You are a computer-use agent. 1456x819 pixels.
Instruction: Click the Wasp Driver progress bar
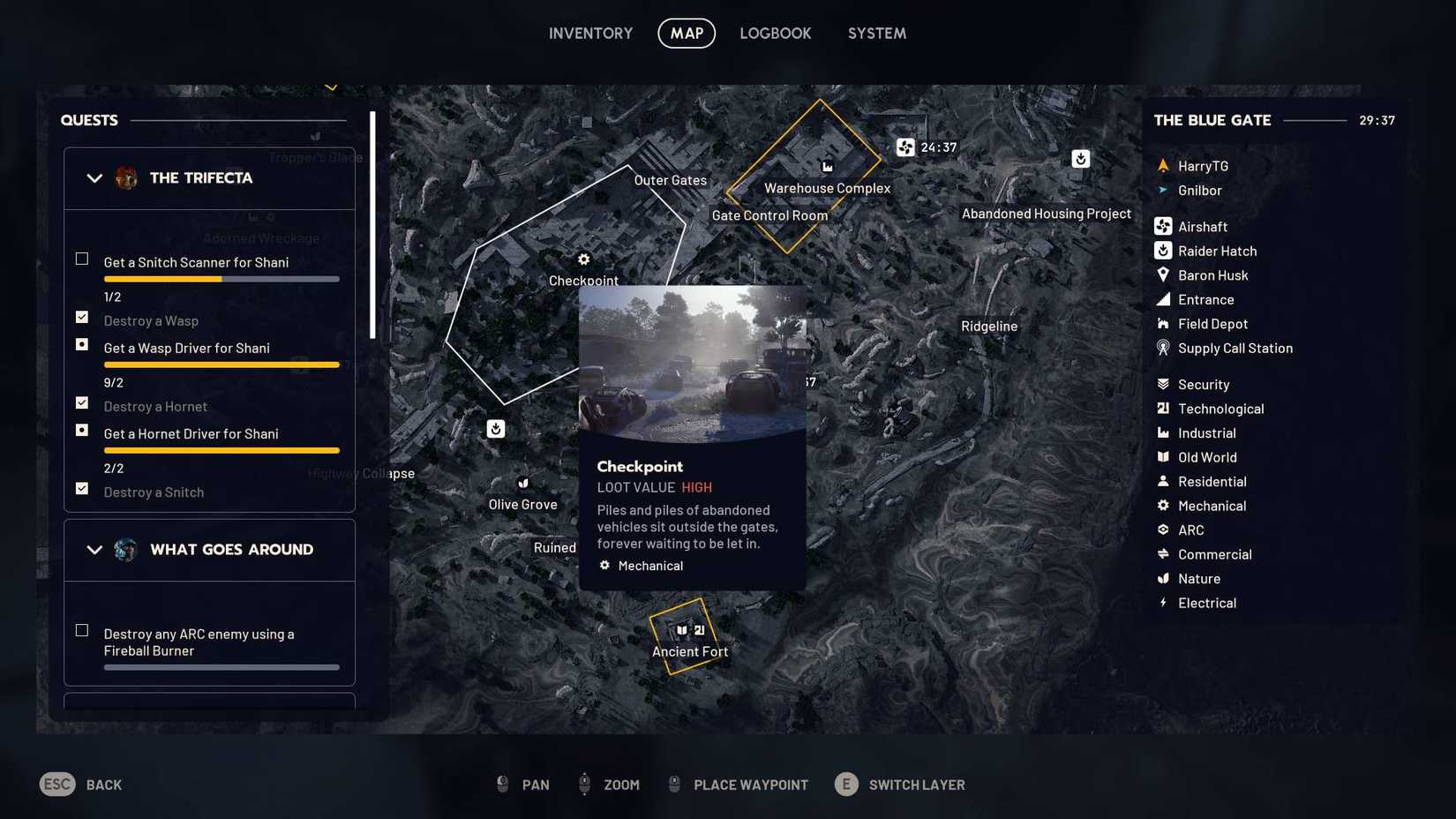click(x=221, y=364)
